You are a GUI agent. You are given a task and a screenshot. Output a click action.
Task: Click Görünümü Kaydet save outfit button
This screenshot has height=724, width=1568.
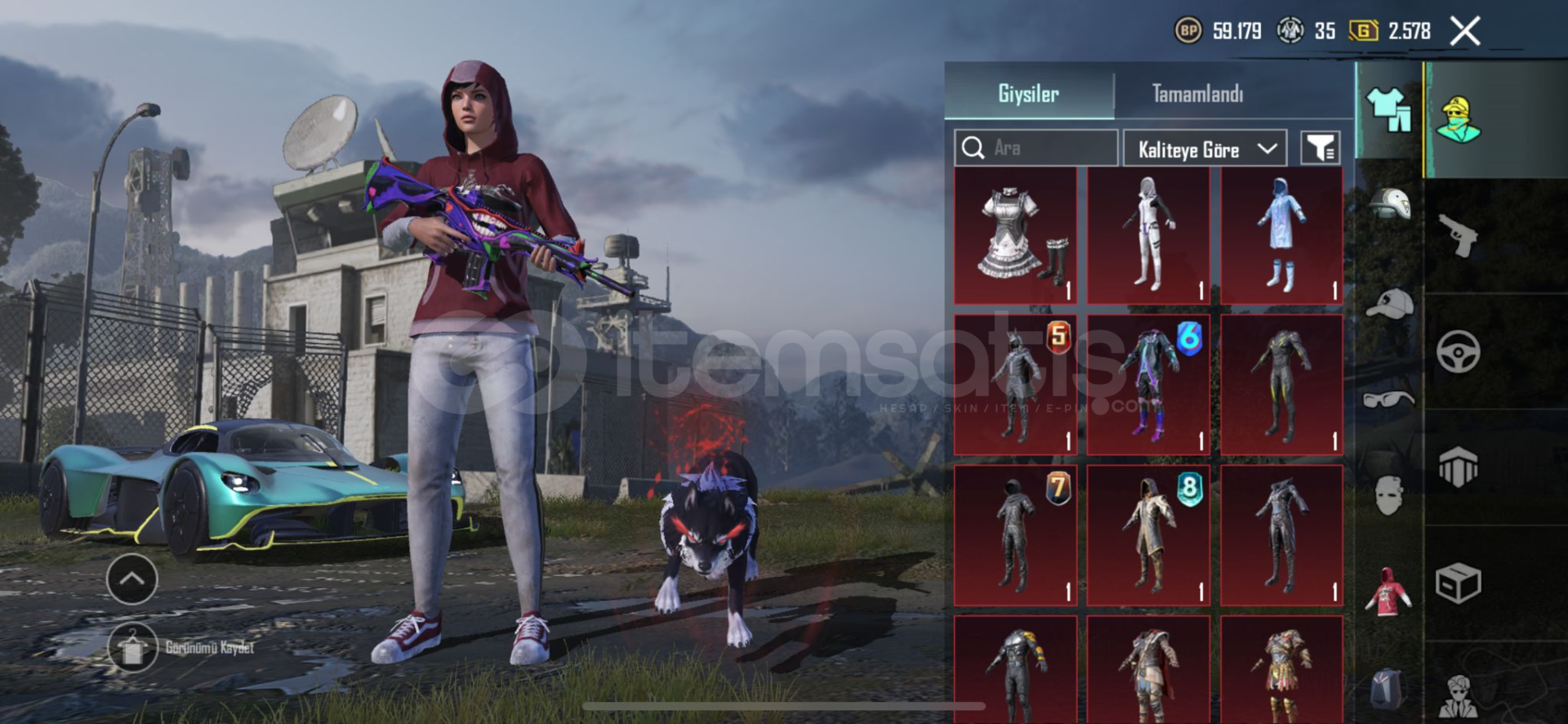(x=132, y=648)
